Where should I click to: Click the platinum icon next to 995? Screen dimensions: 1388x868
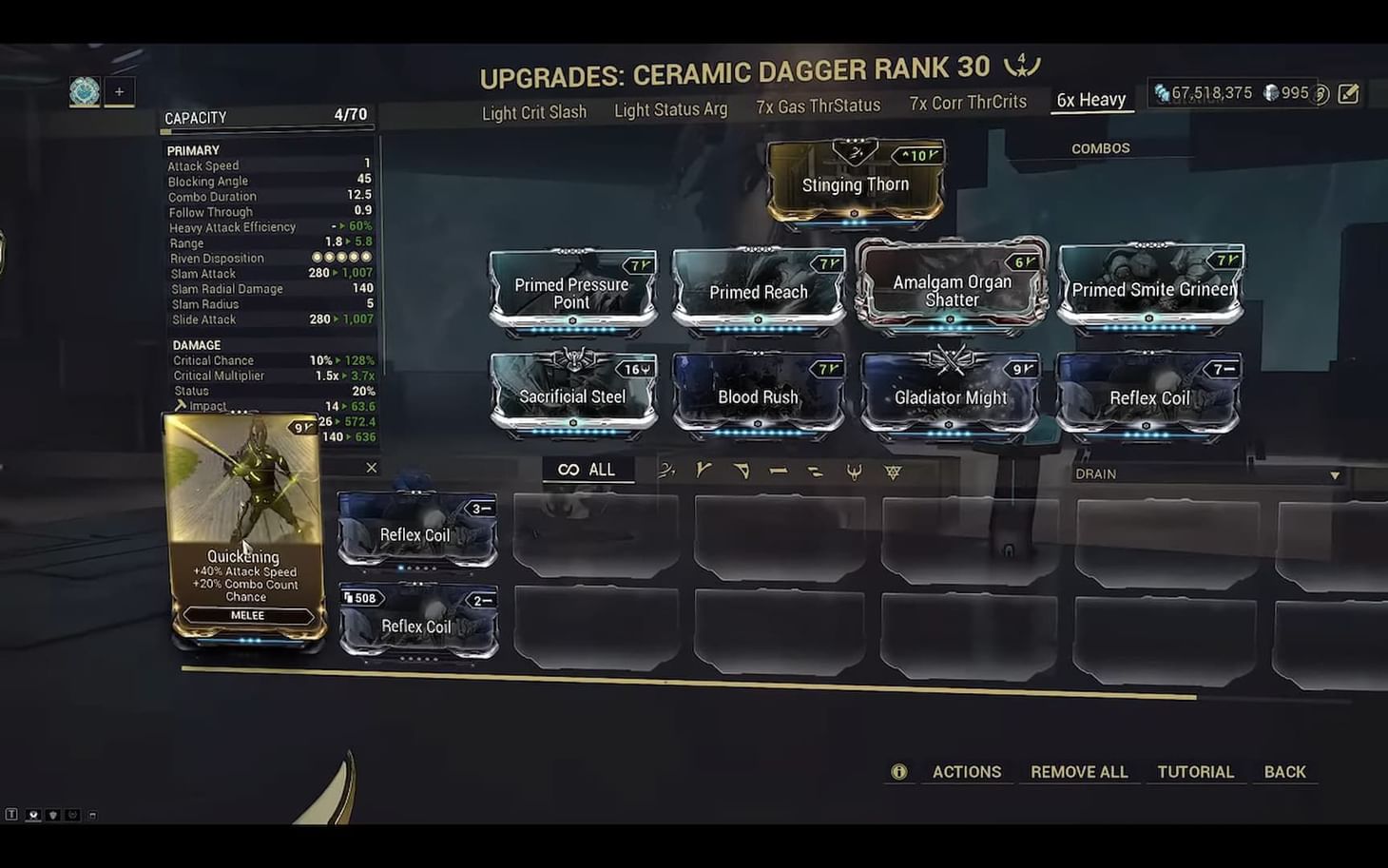[x=1270, y=92]
